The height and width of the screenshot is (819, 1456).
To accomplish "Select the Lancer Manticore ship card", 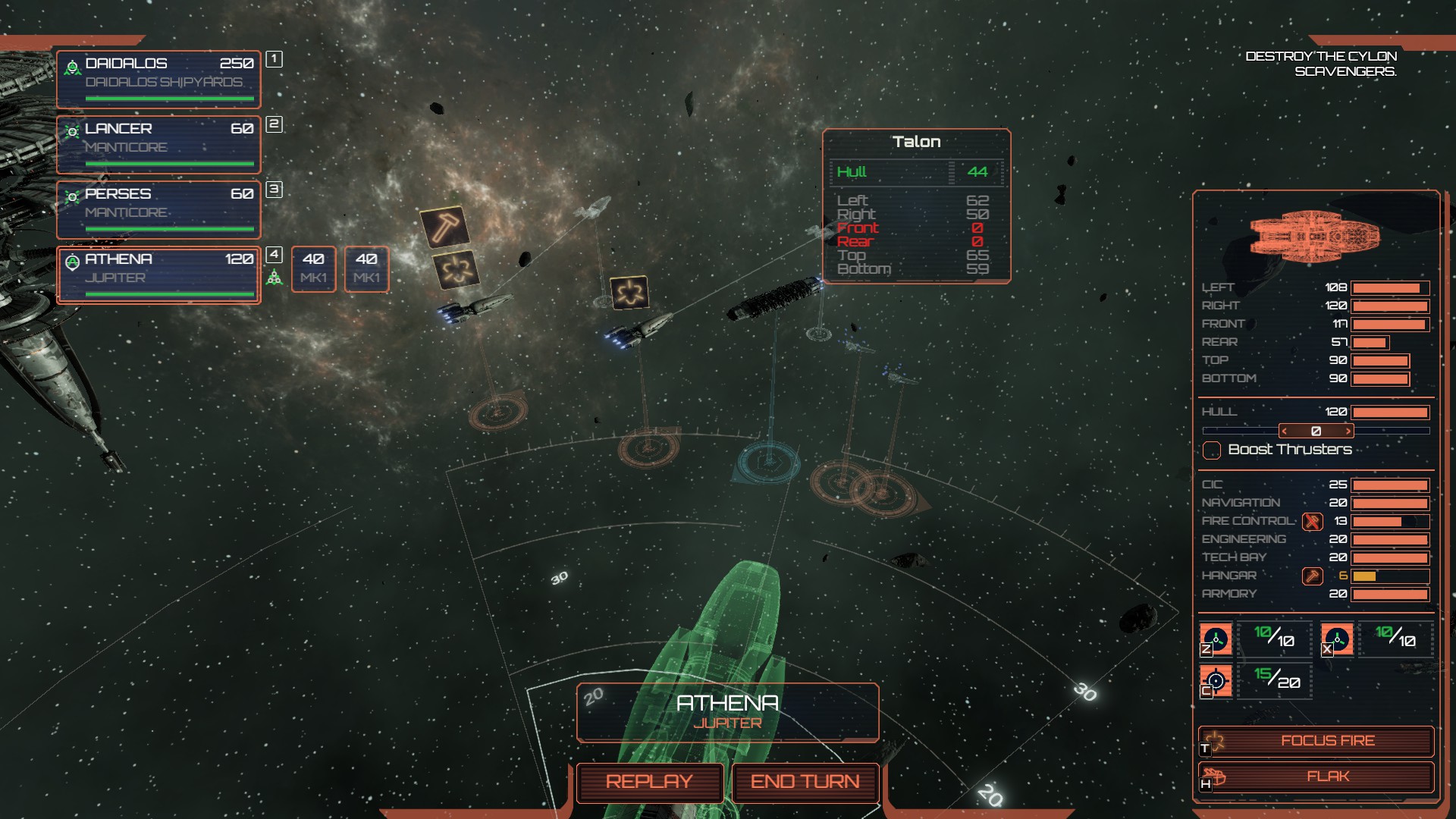I will point(158,144).
